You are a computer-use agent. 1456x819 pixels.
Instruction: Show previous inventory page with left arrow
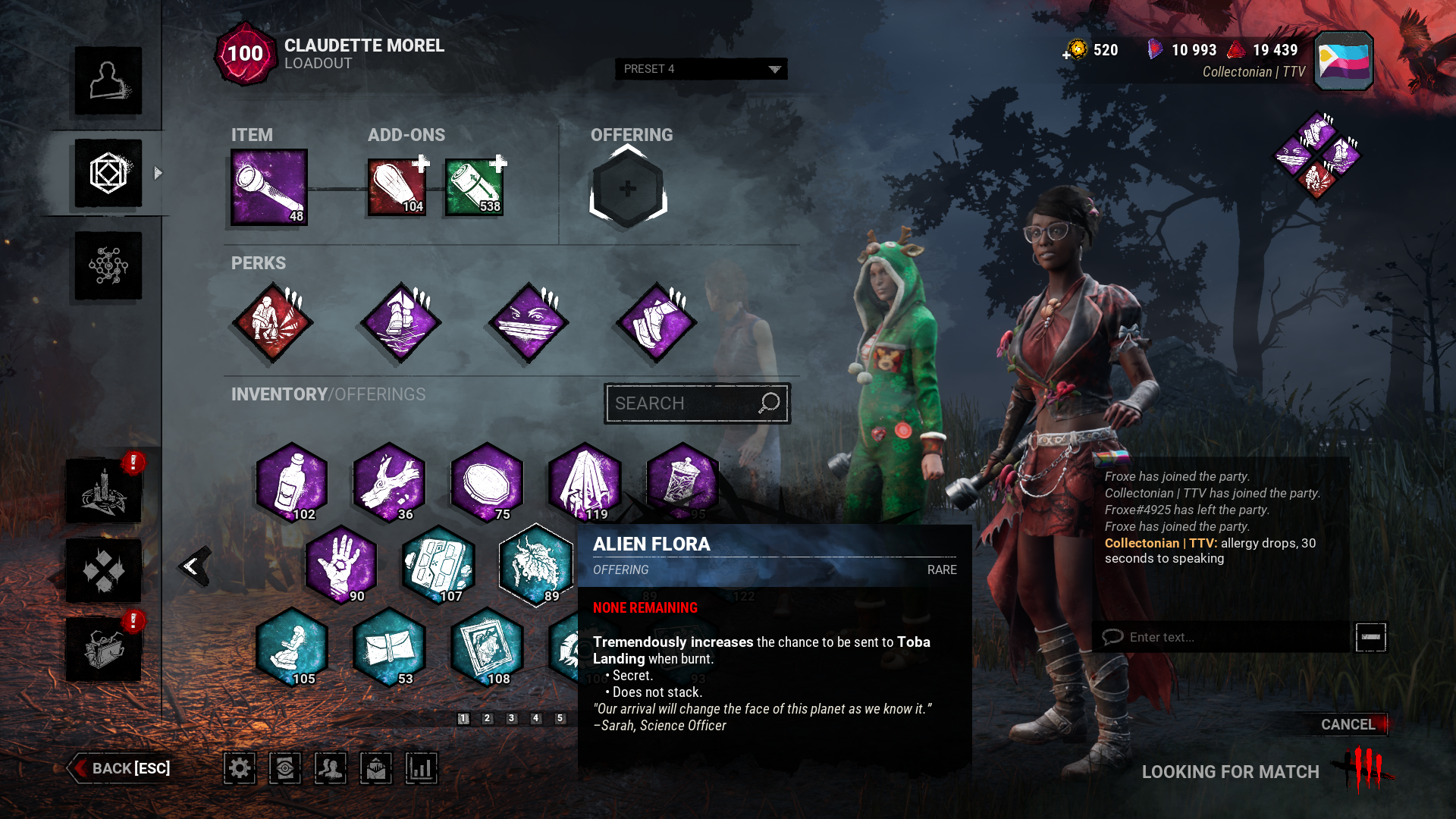(x=193, y=566)
